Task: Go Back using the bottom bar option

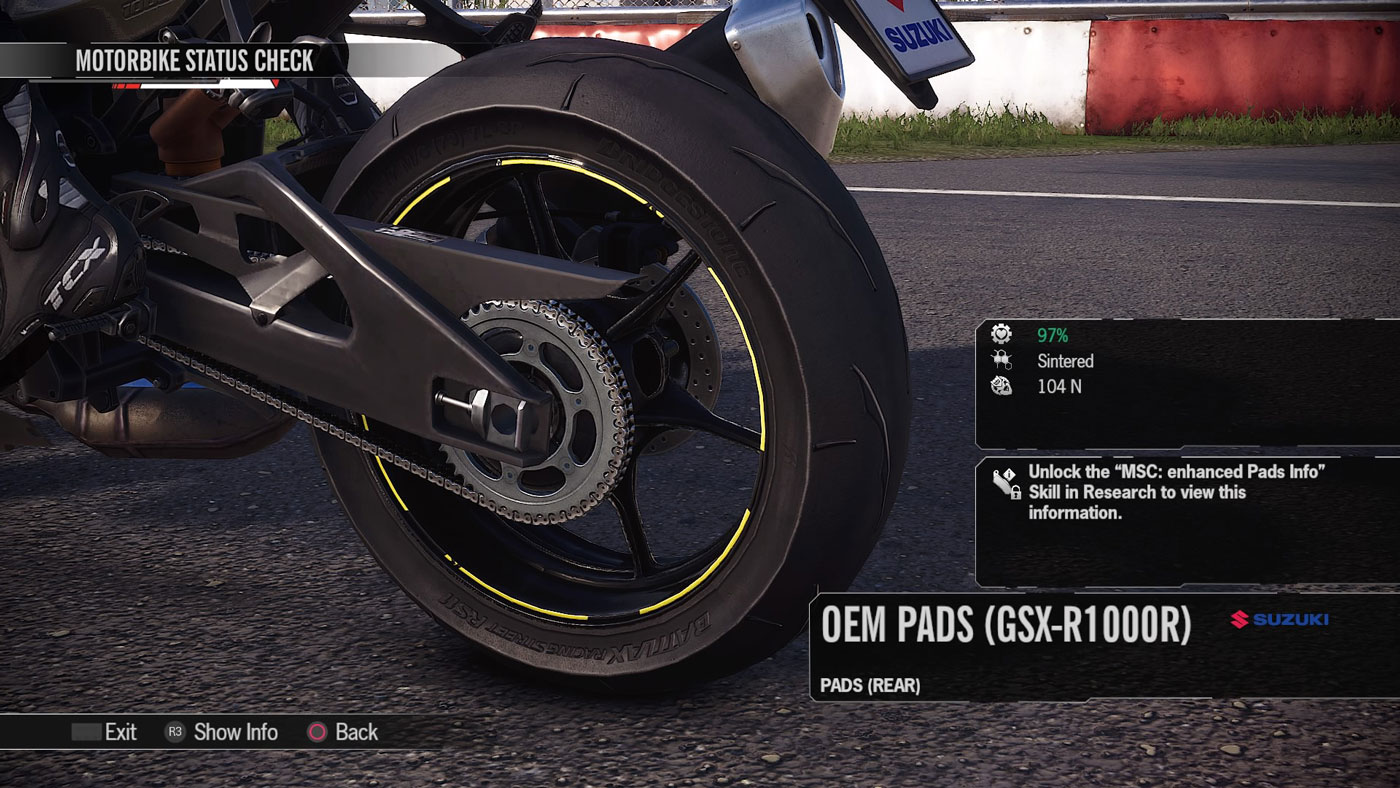Action: point(343,732)
